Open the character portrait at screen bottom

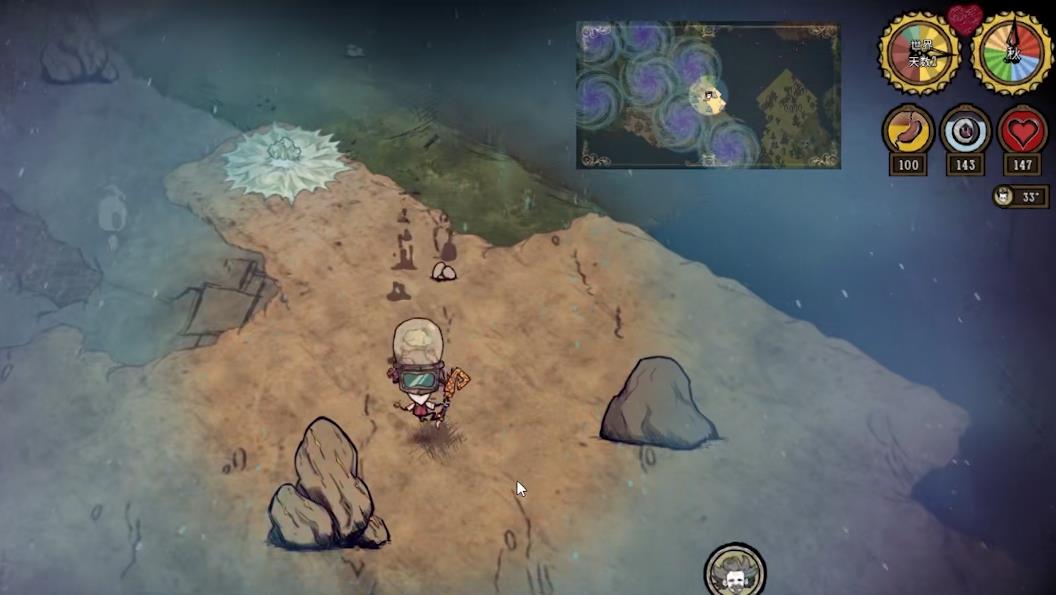(735, 573)
